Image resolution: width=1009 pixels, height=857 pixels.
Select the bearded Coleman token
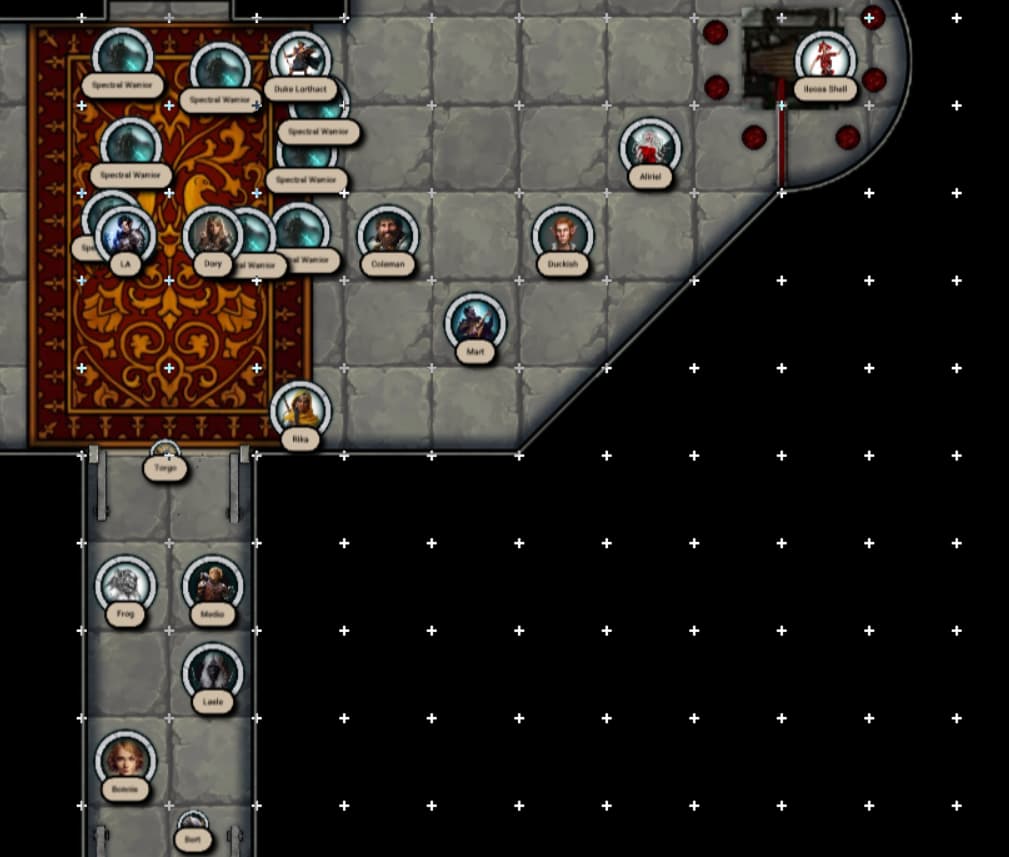[387, 234]
